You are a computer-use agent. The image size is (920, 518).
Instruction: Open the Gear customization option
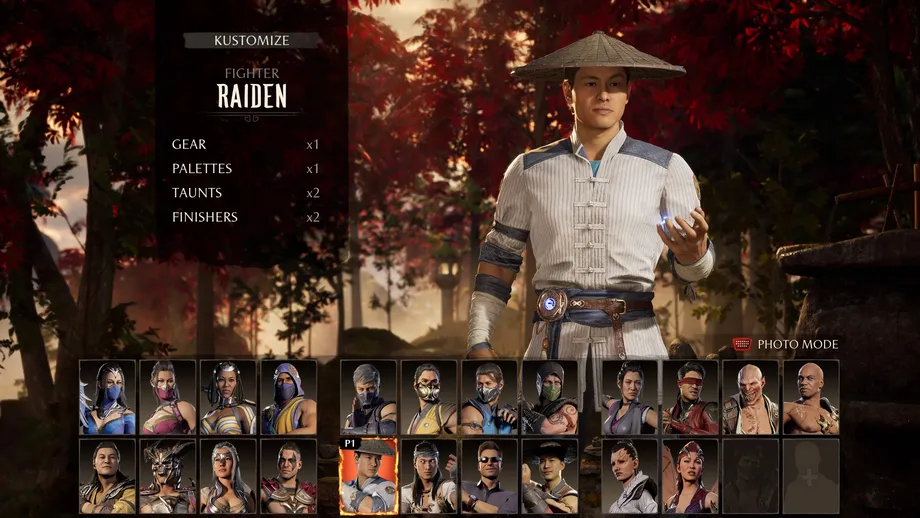tap(189, 144)
